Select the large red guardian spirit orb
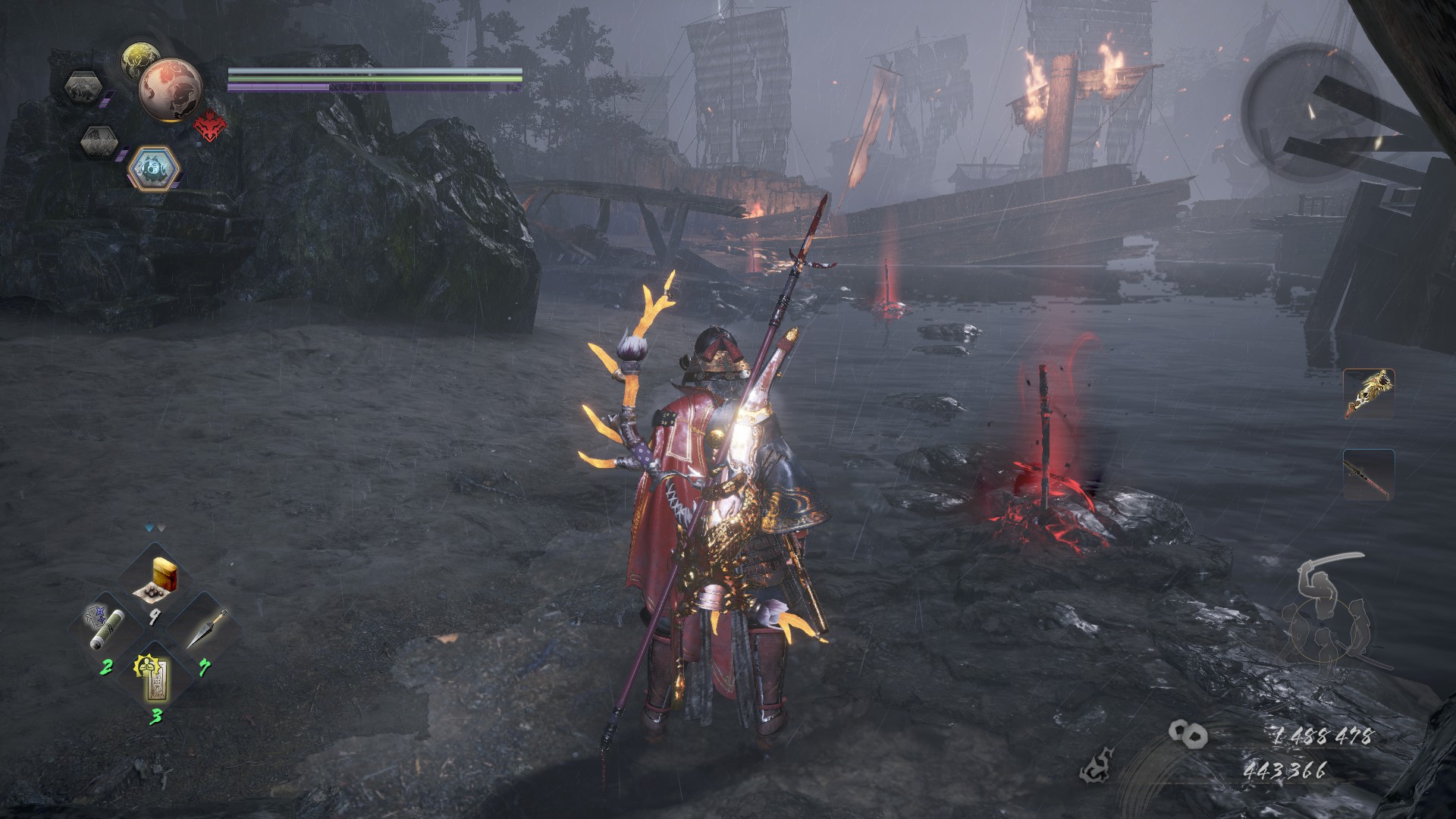The height and width of the screenshot is (819, 1456). 171,89
